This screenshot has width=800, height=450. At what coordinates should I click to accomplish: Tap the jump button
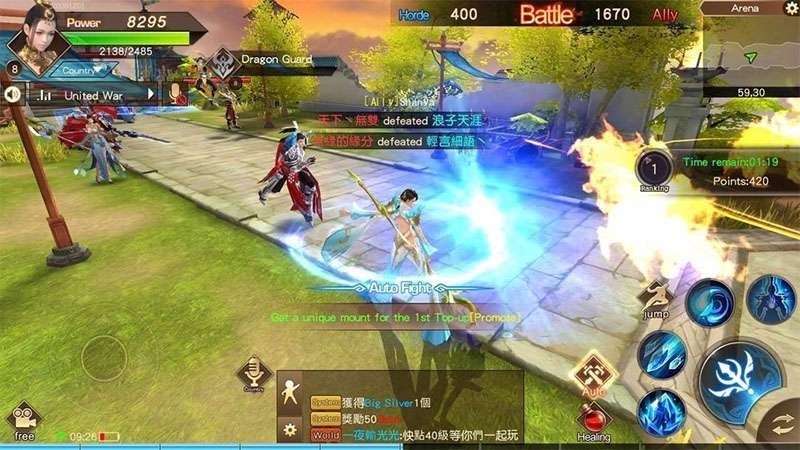tap(656, 295)
